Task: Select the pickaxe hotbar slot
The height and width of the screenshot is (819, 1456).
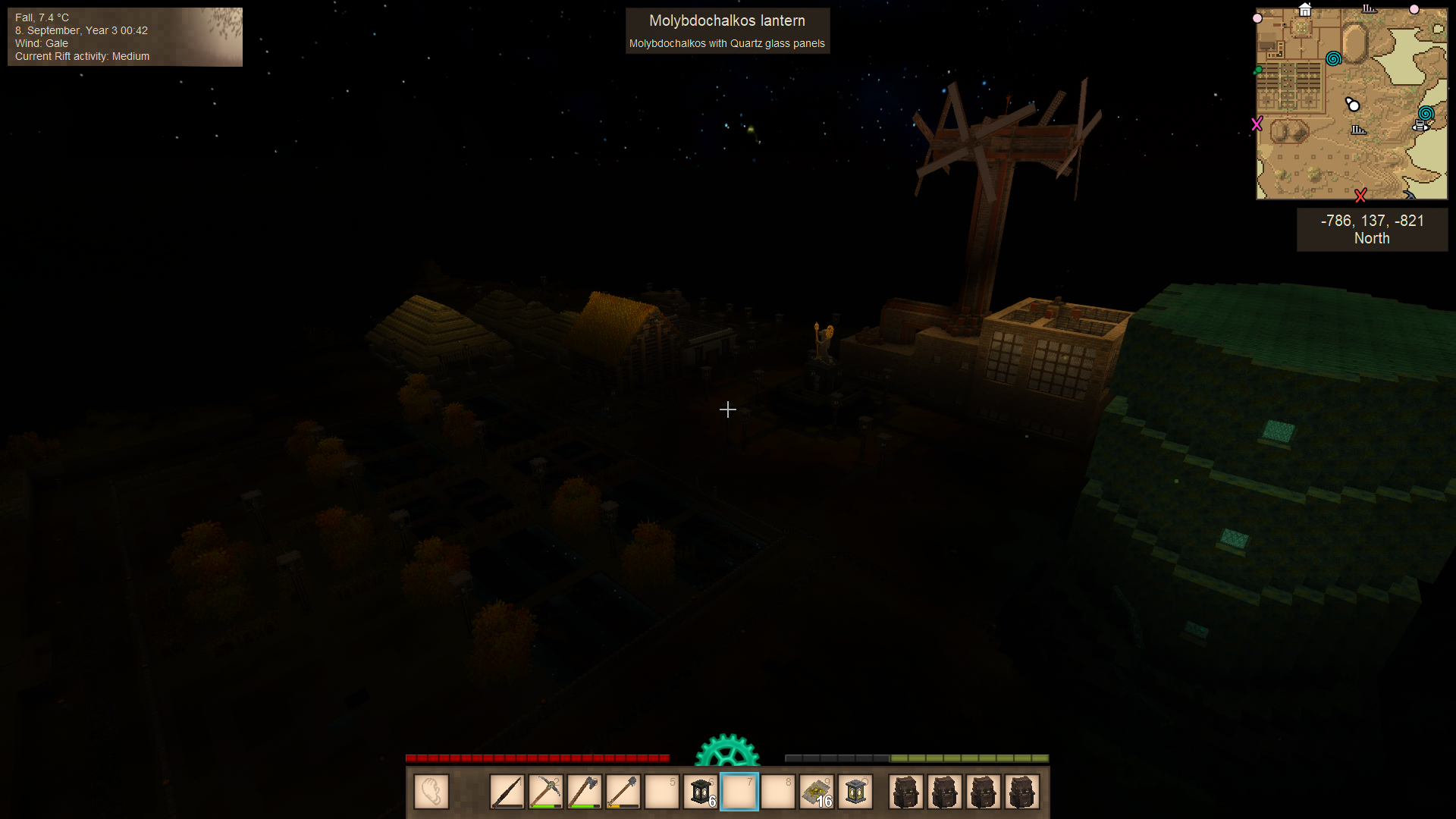Action: tap(546, 792)
